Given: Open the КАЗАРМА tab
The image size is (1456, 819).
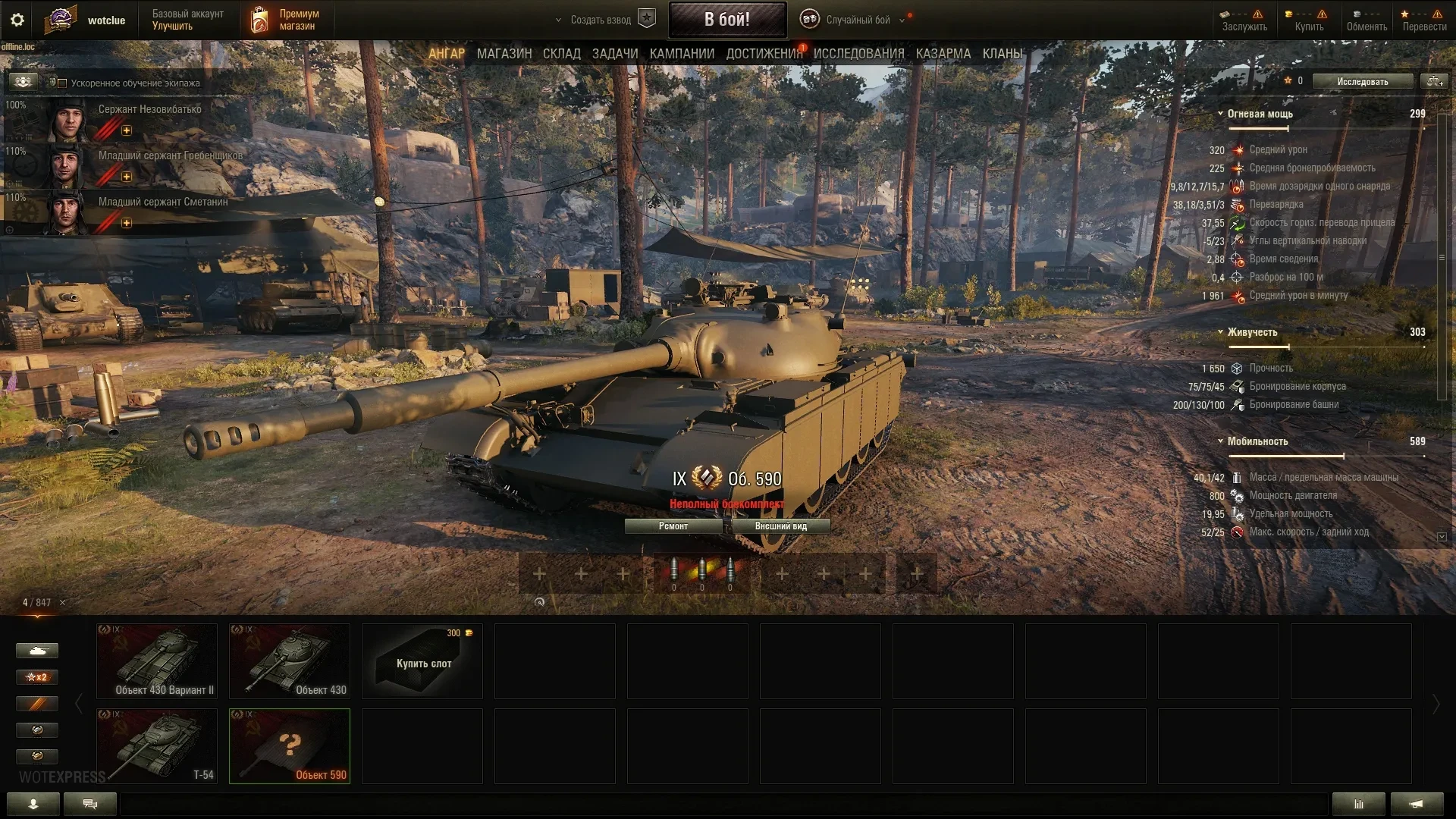Looking at the screenshot, I should coord(943,54).
